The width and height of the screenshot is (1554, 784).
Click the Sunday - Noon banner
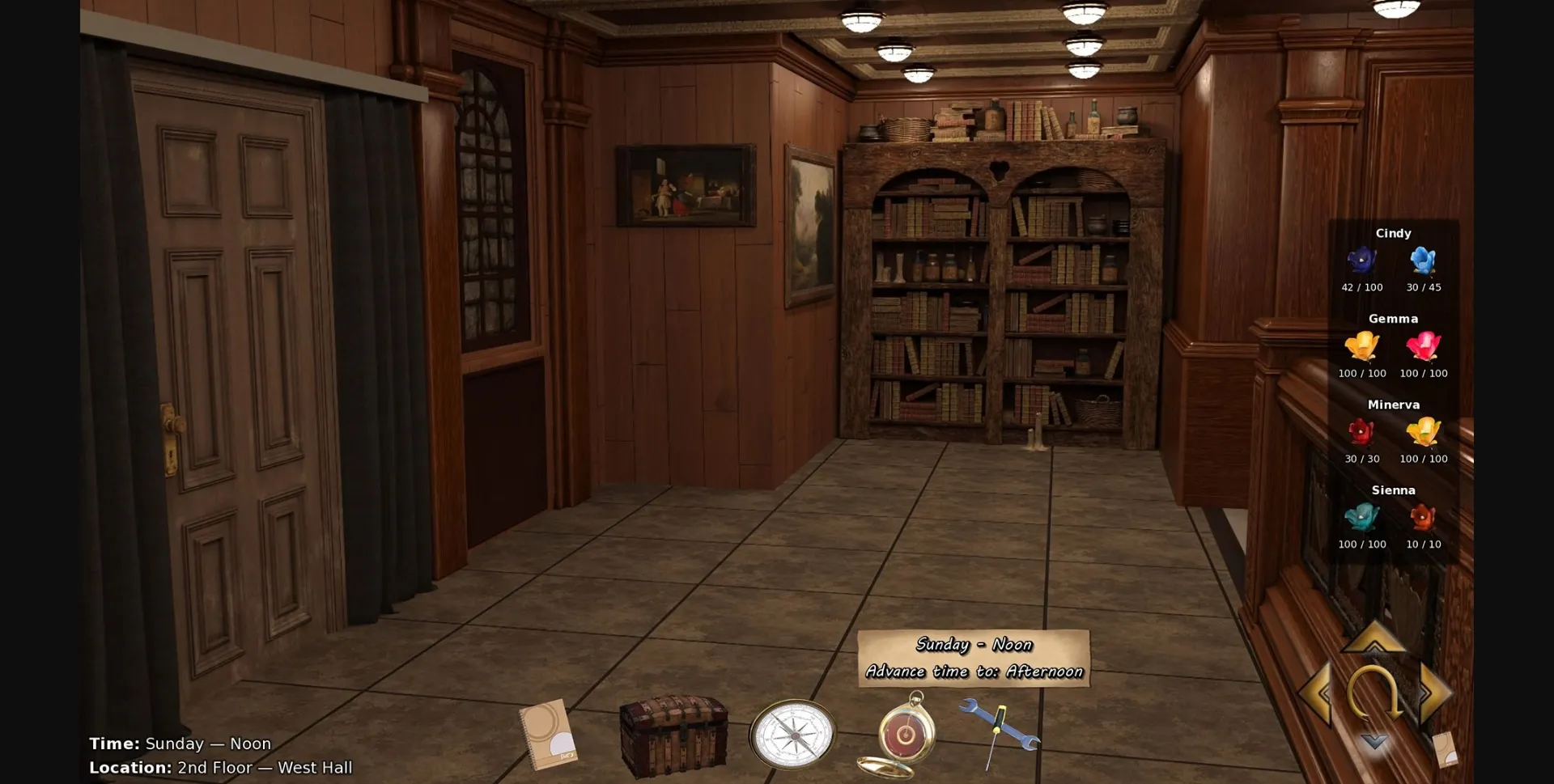pyautogui.click(x=974, y=644)
